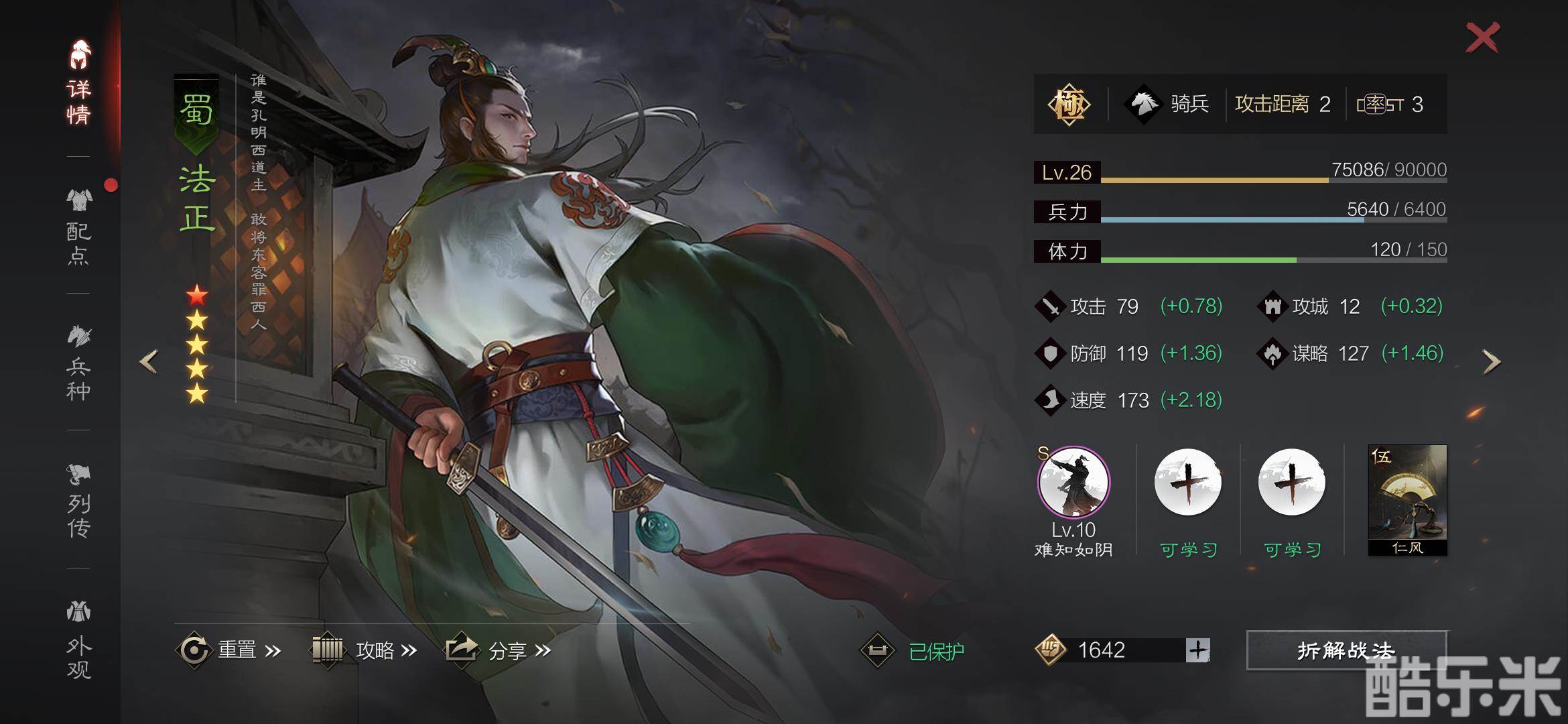
Task: Open the 攻略 strategy guide
Action: pyautogui.click(x=366, y=650)
